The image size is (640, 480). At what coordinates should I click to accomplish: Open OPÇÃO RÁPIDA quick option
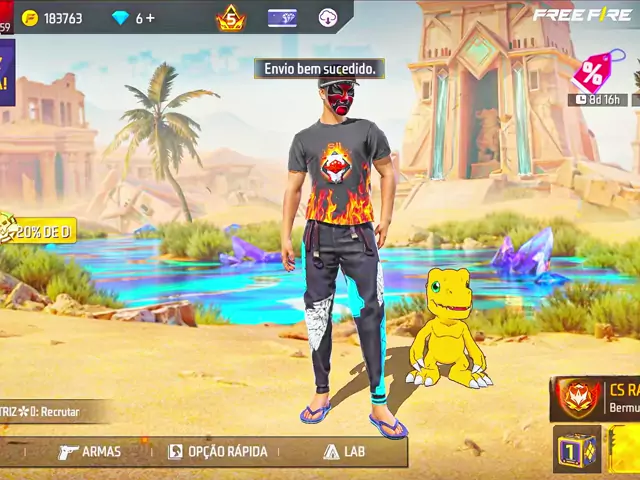pyautogui.click(x=218, y=452)
